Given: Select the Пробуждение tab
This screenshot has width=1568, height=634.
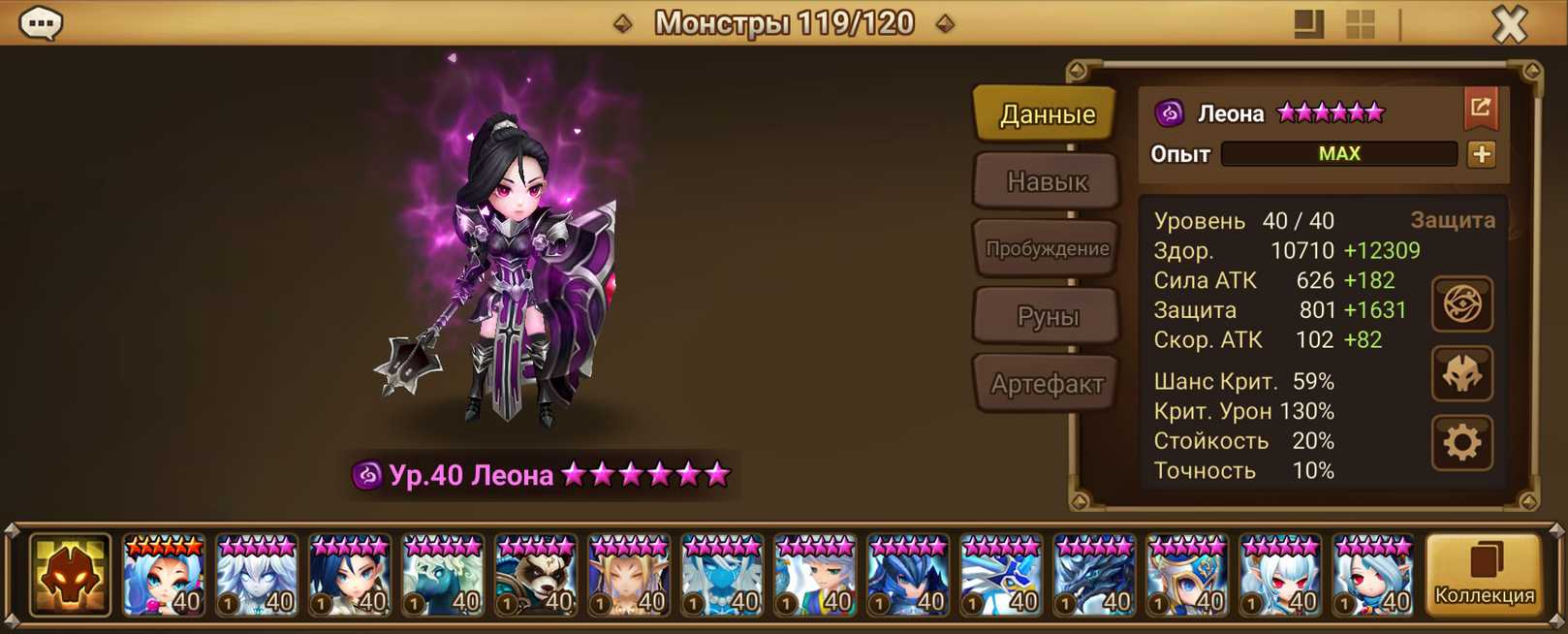Looking at the screenshot, I should point(1047,248).
